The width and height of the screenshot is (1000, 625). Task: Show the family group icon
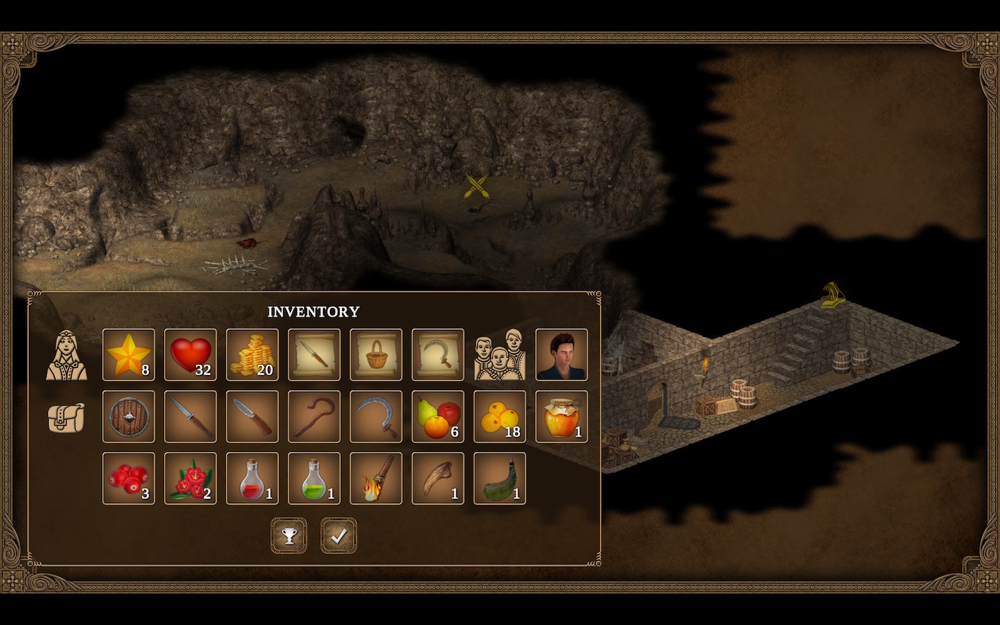coord(500,355)
